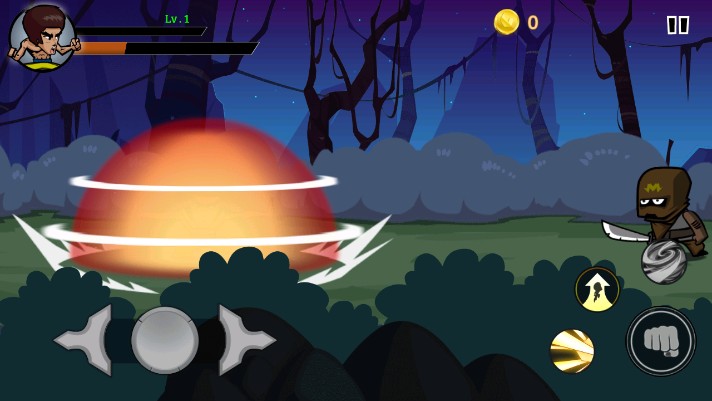The height and width of the screenshot is (401, 712).
Task: Use the gray whirlwind spin skill
Action: tap(664, 261)
